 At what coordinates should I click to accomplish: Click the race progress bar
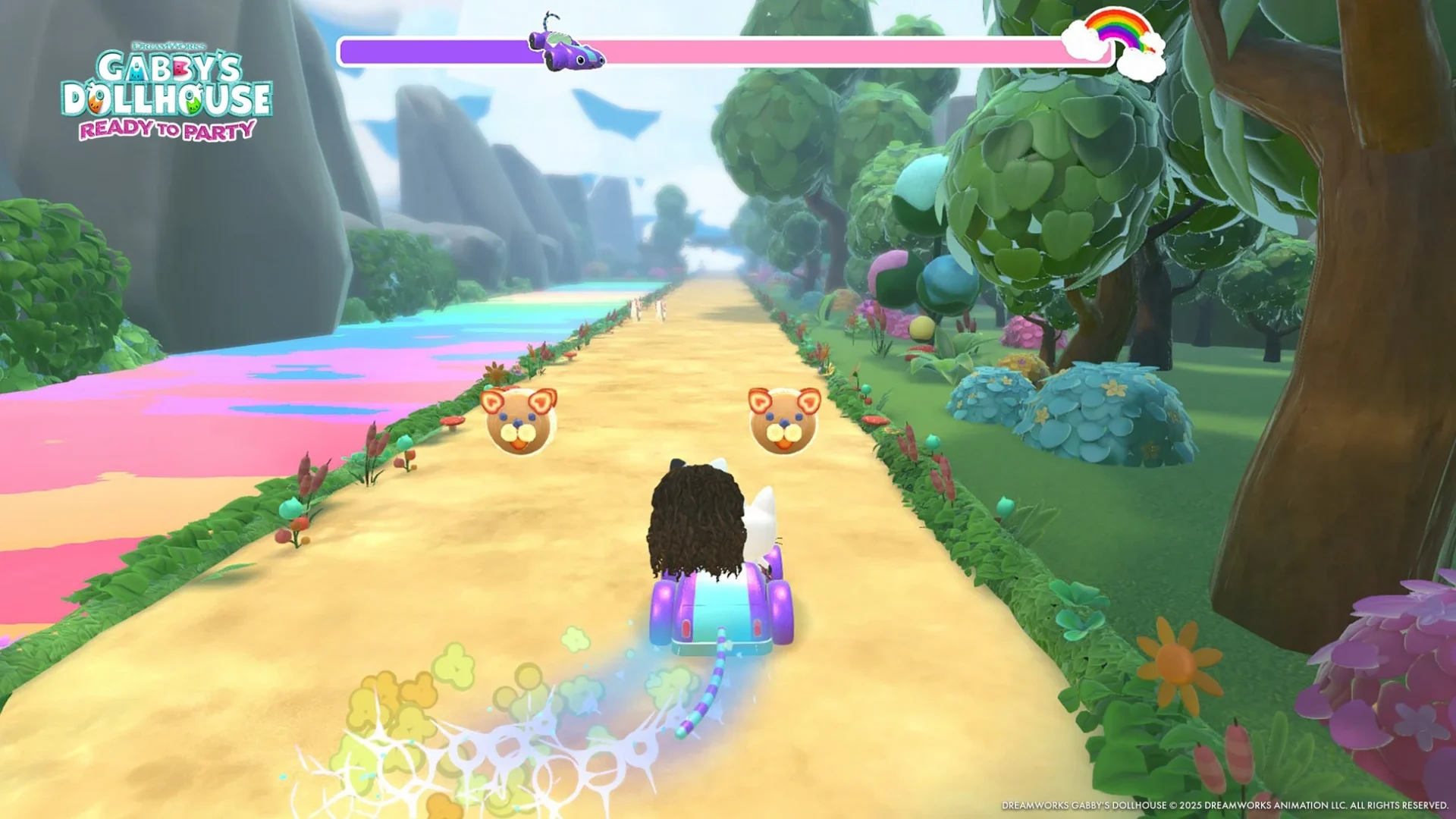click(x=834, y=50)
